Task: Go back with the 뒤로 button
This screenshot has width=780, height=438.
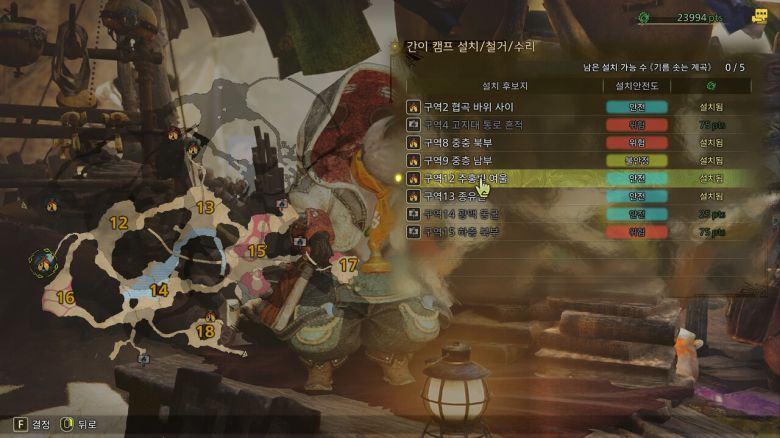Action: tap(80, 424)
